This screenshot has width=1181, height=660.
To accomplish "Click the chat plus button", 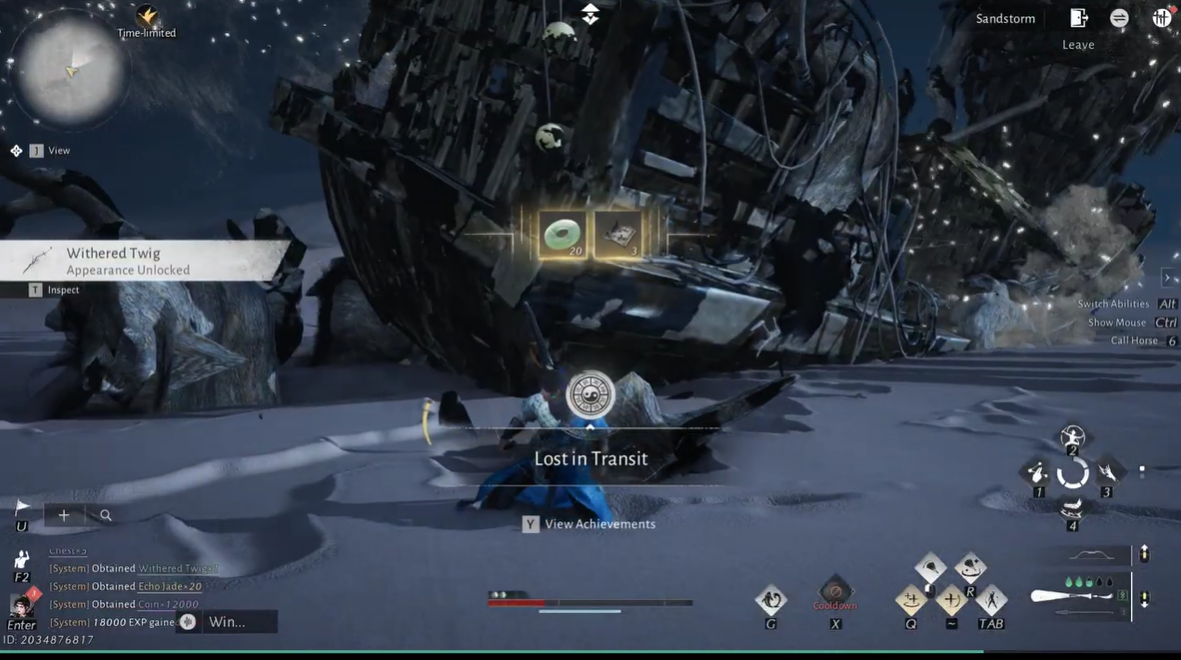I will click(64, 515).
